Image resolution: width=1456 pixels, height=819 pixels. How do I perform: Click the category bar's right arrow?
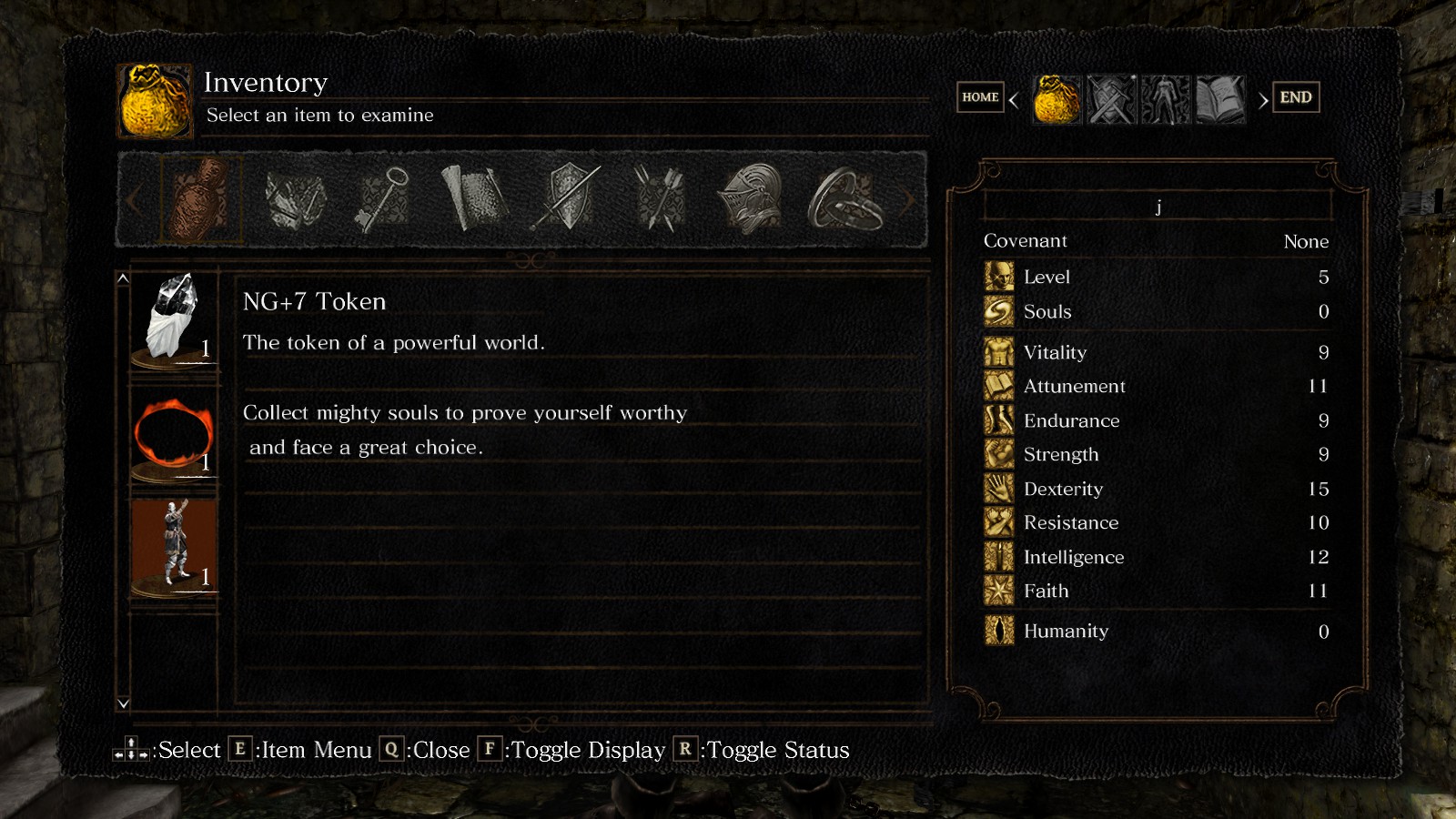[908, 200]
